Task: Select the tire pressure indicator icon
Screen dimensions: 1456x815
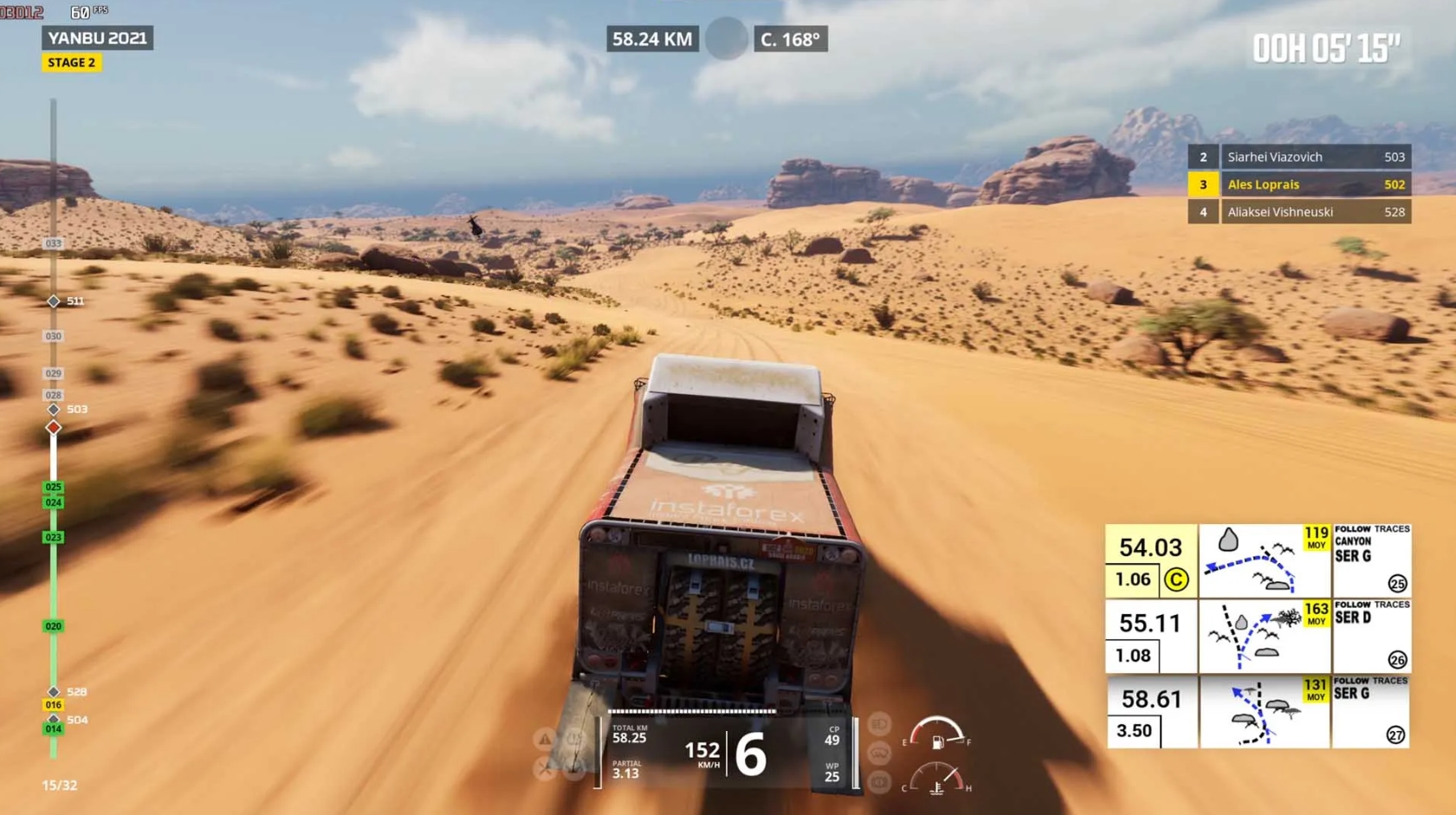Action: (575, 738)
